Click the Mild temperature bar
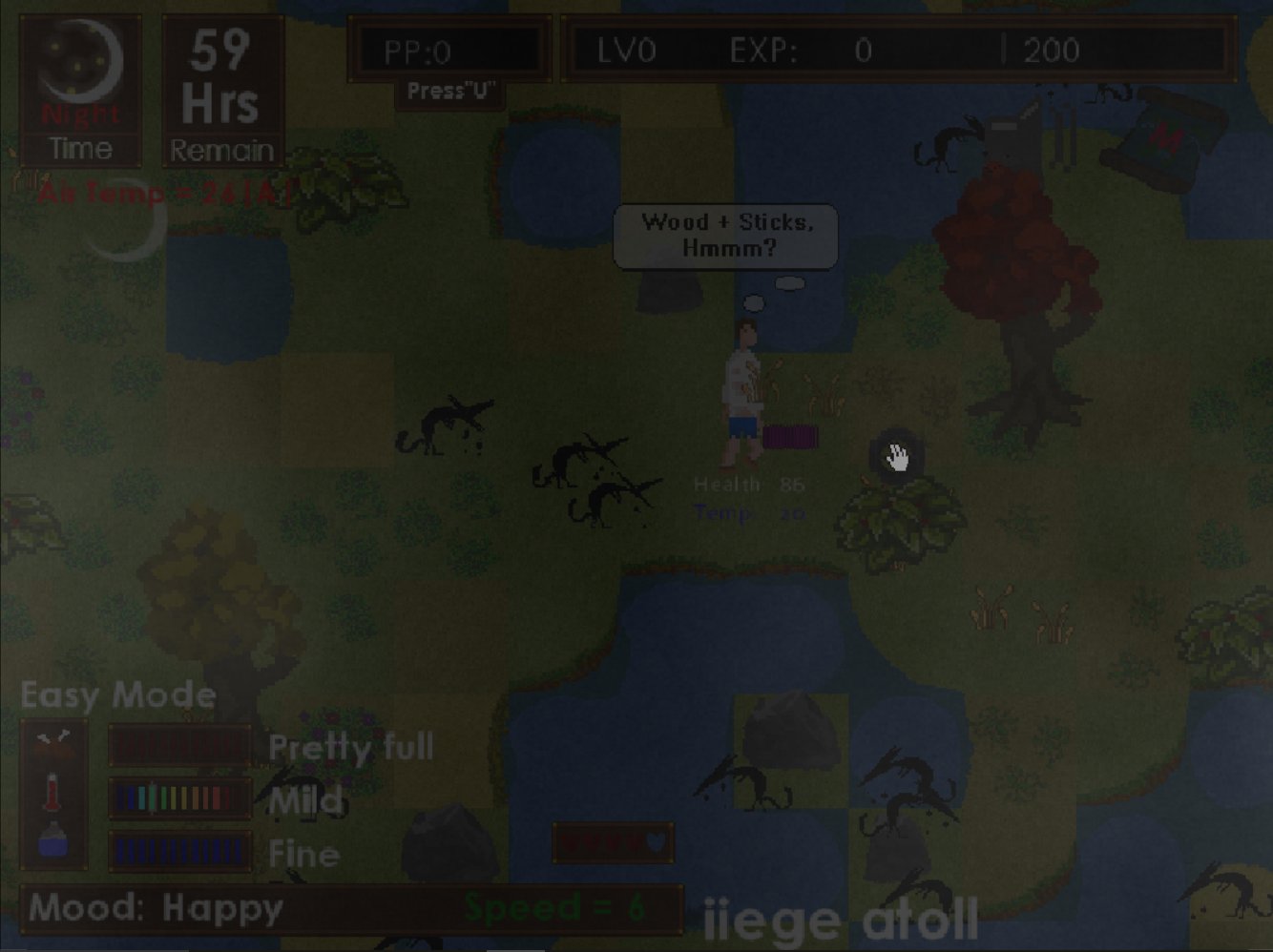1273x952 pixels. [177, 799]
